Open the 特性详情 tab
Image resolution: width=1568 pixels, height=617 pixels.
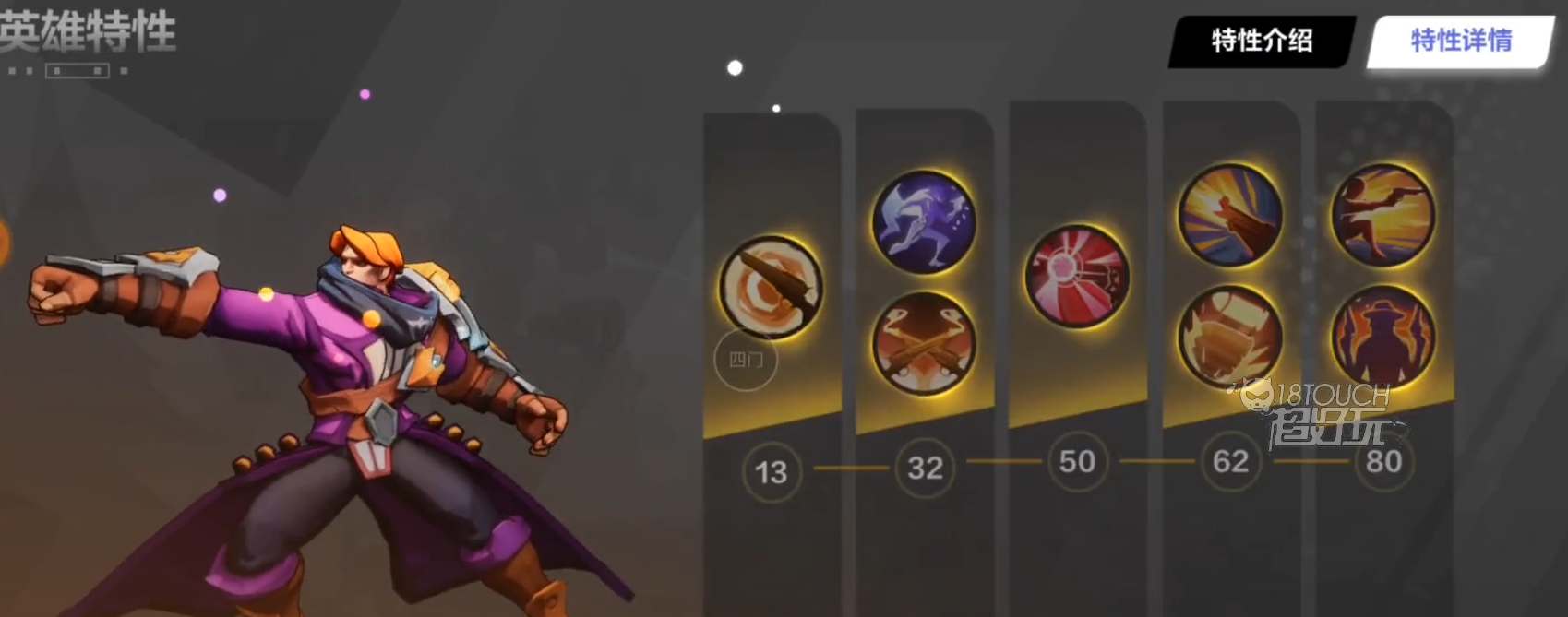(x=1460, y=41)
